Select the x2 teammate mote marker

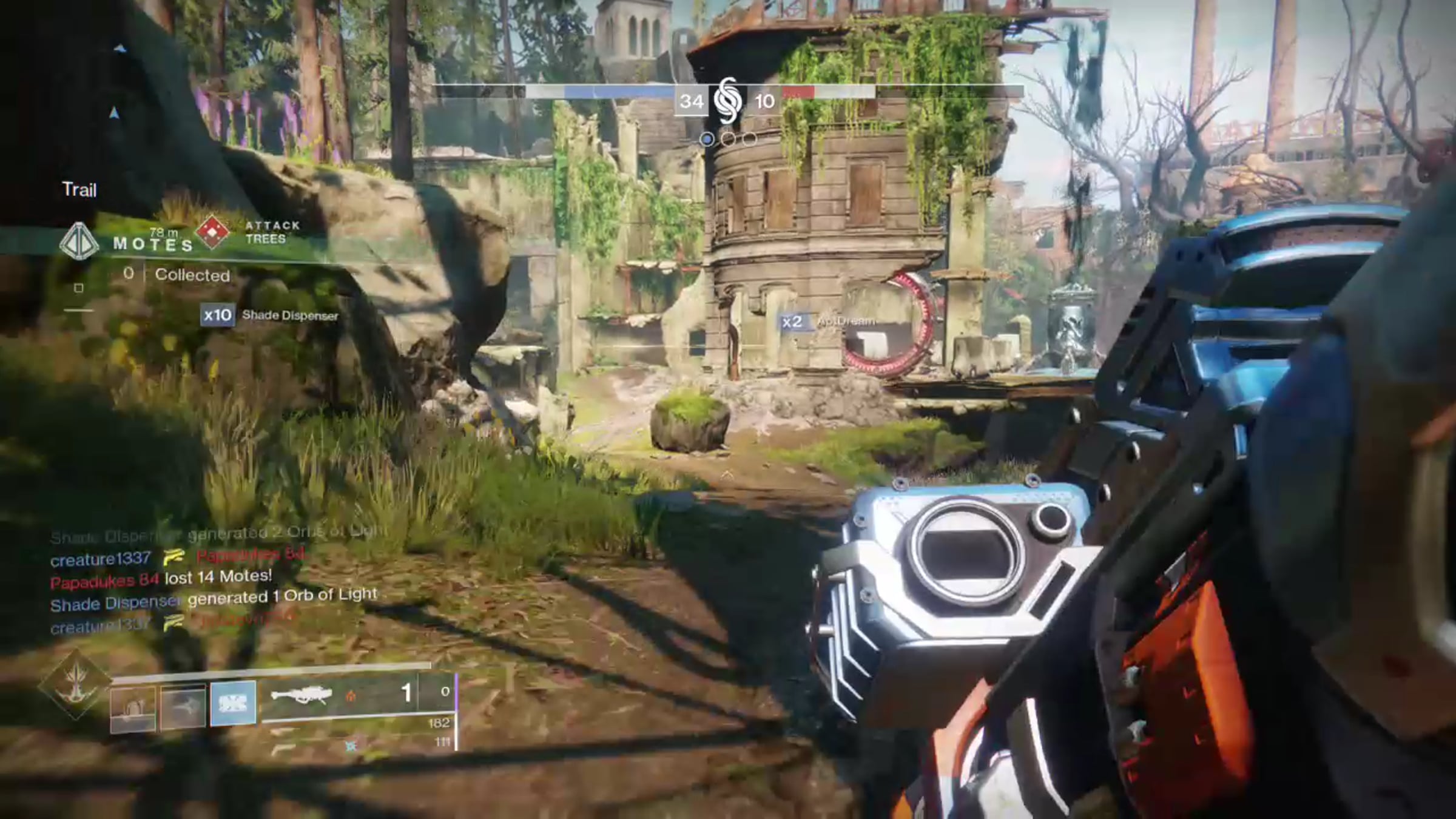(x=792, y=322)
